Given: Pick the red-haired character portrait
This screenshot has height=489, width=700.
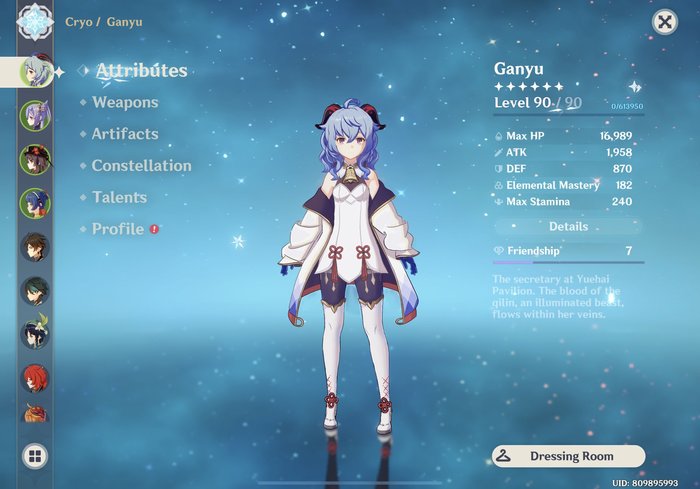Looking at the screenshot, I should click(34, 378).
